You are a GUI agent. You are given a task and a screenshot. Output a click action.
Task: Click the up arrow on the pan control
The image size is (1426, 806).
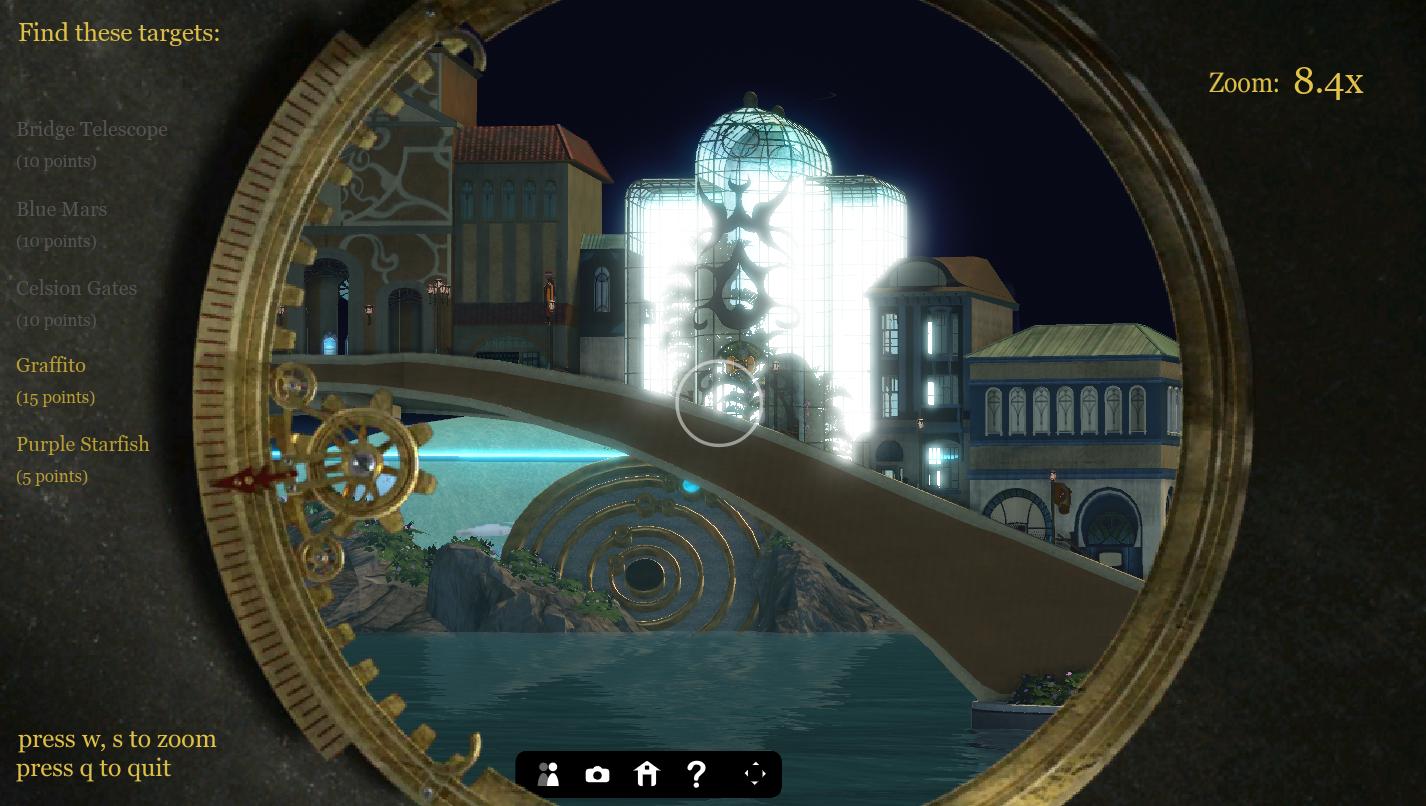[755, 763]
